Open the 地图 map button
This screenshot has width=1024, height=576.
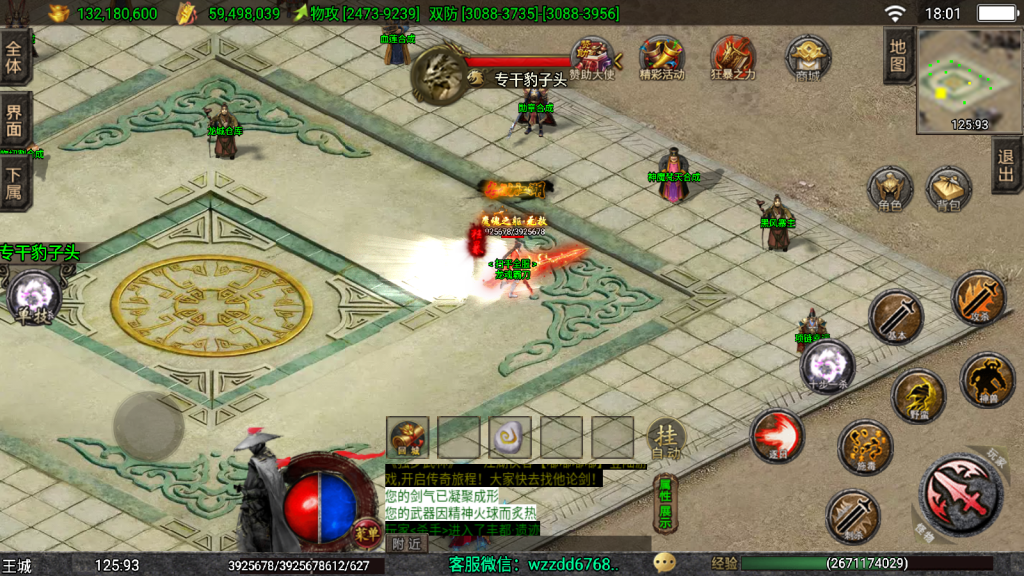(x=898, y=56)
